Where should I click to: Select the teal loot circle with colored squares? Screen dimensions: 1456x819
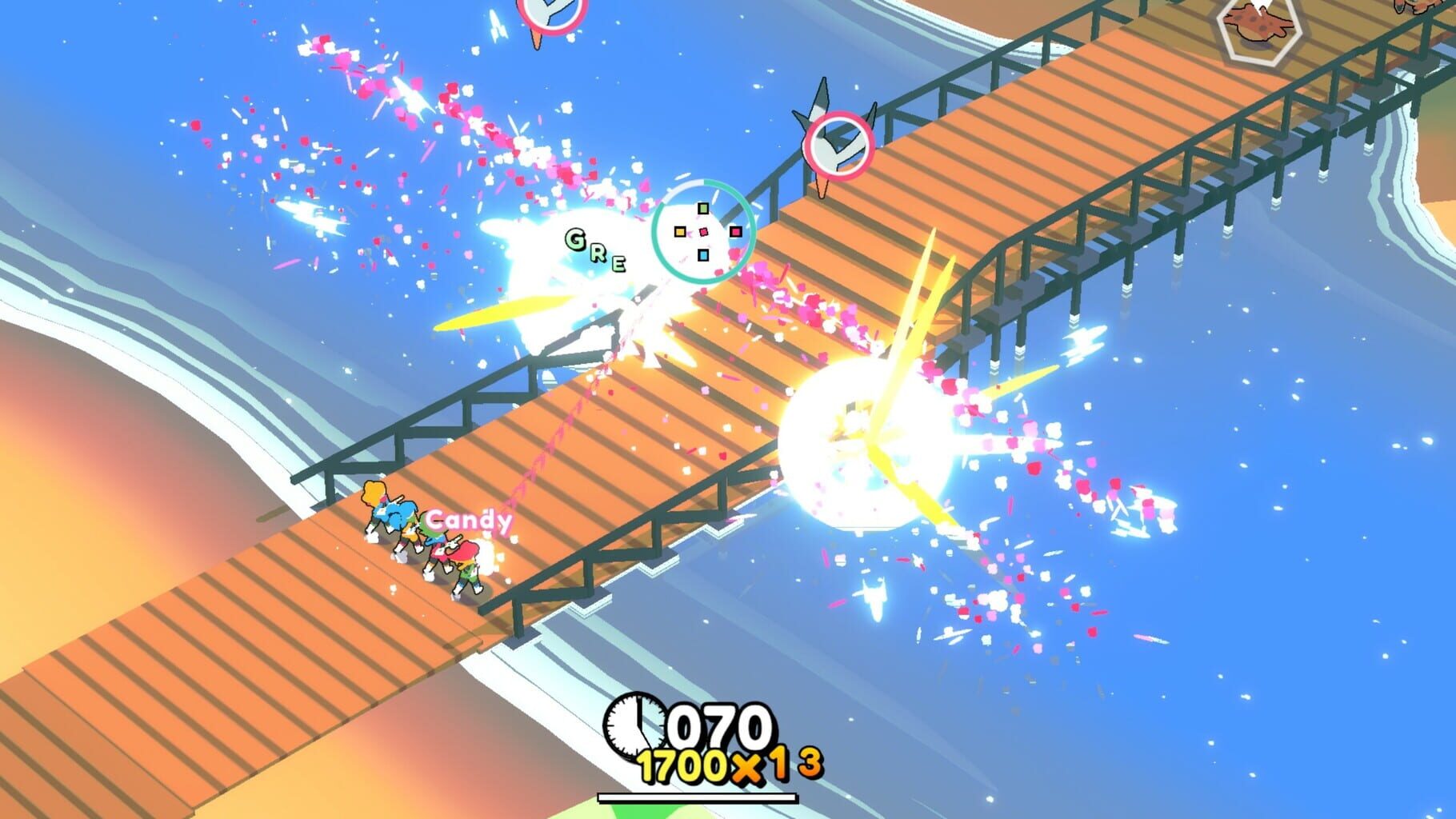point(704,232)
